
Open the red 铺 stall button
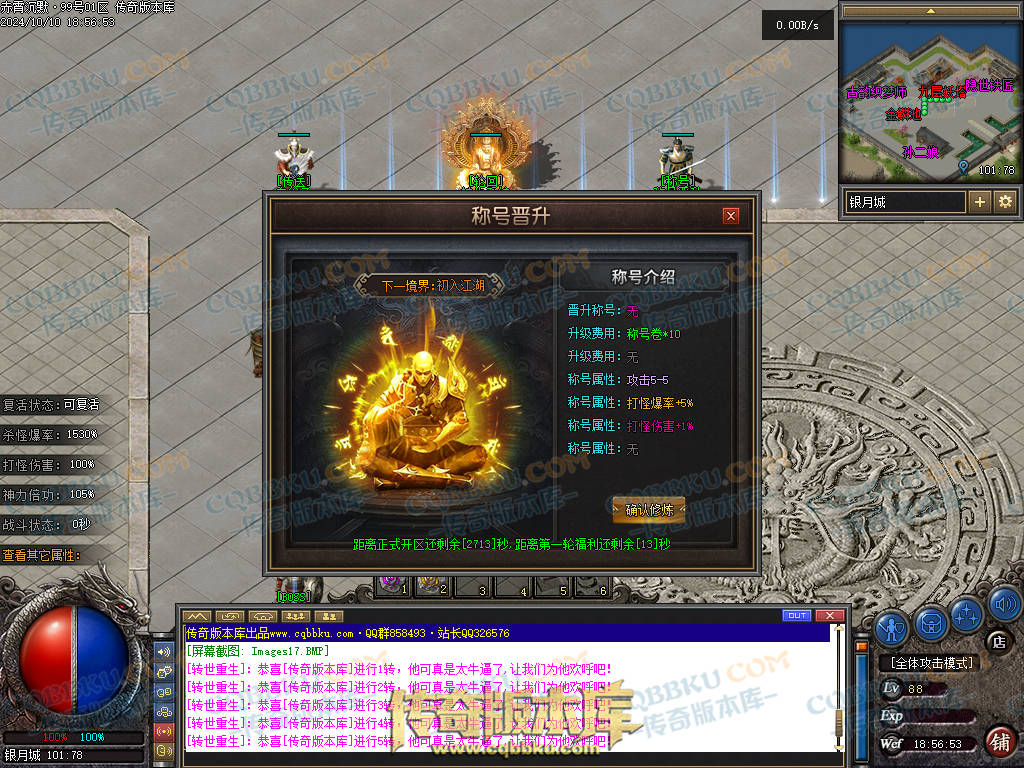click(999, 741)
